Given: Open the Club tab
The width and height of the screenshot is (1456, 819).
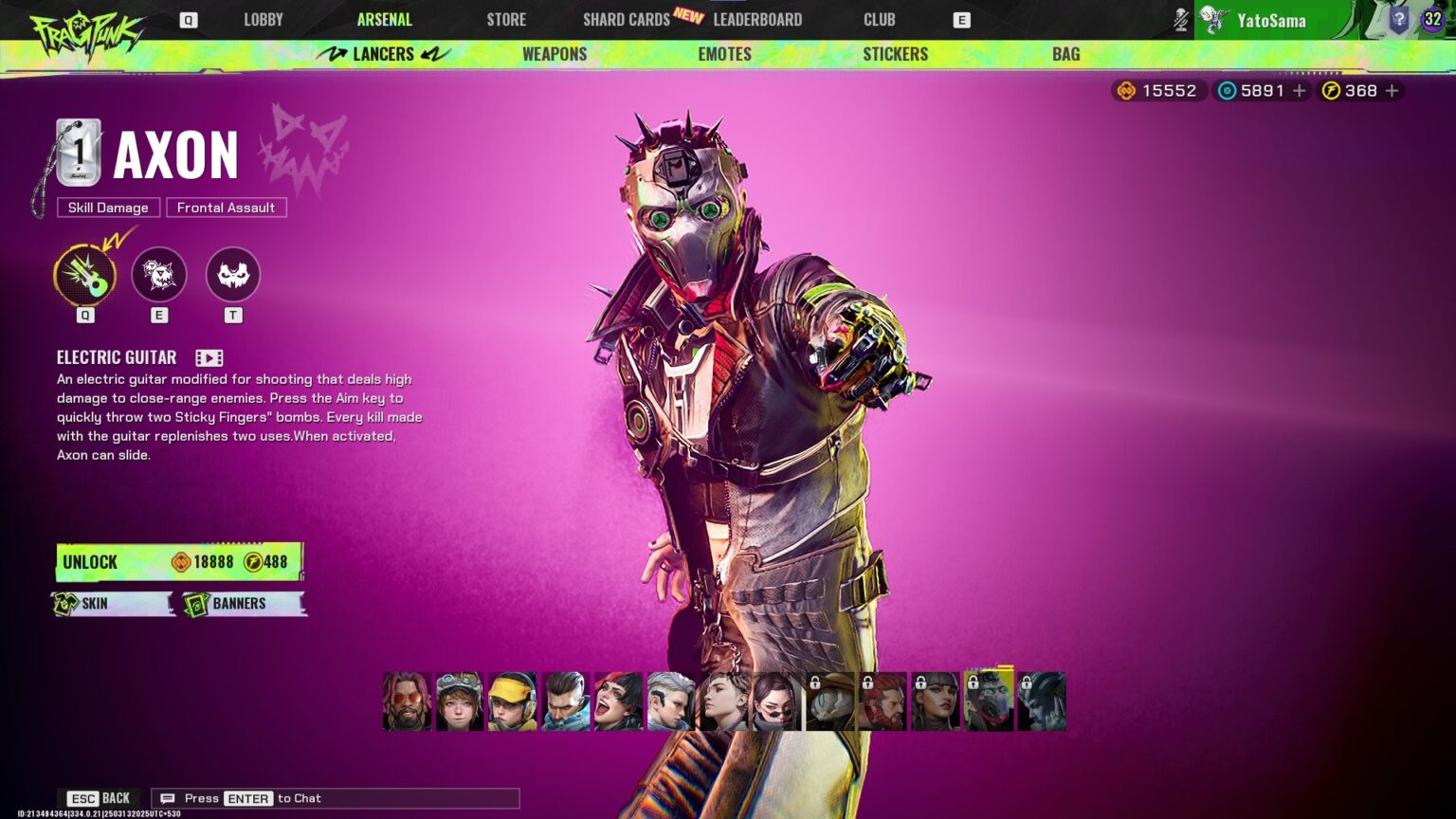Looking at the screenshot, I should 879,19.
